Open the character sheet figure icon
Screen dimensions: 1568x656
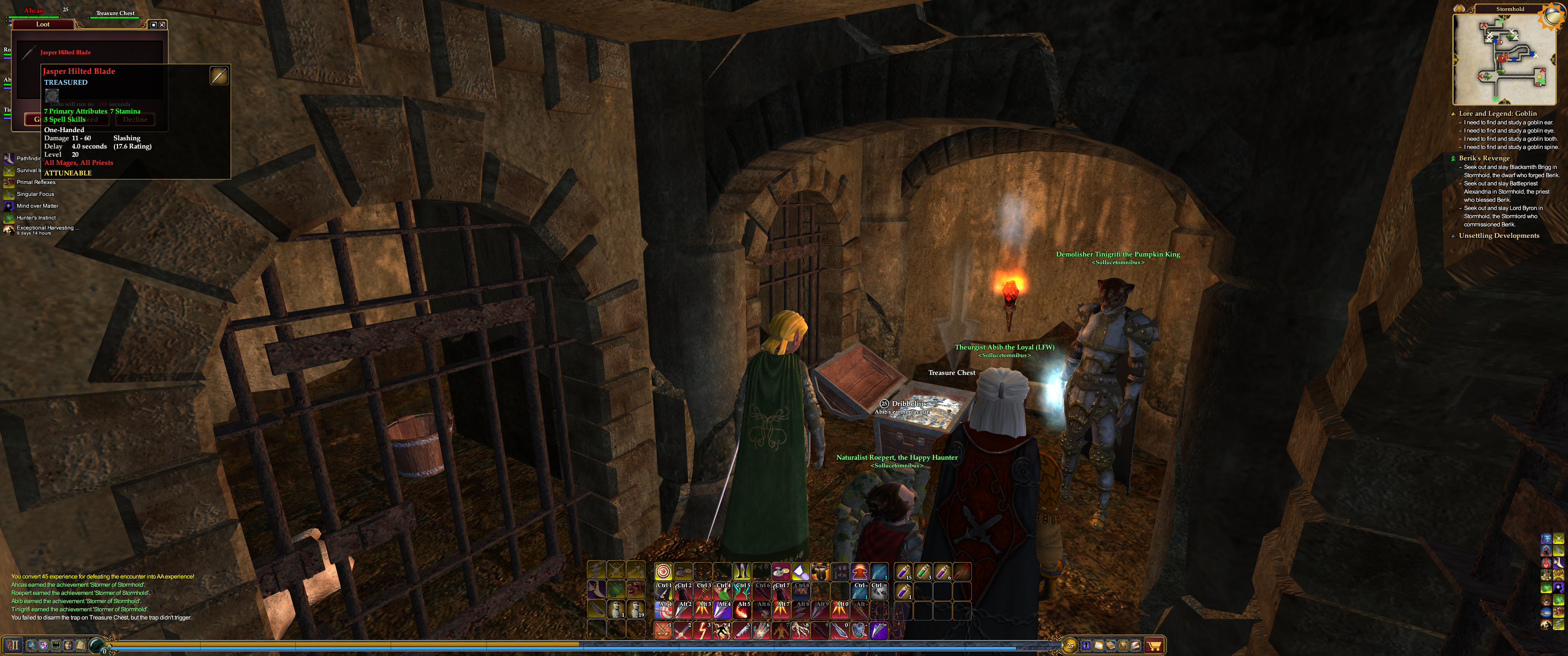tap(1087, 646)
